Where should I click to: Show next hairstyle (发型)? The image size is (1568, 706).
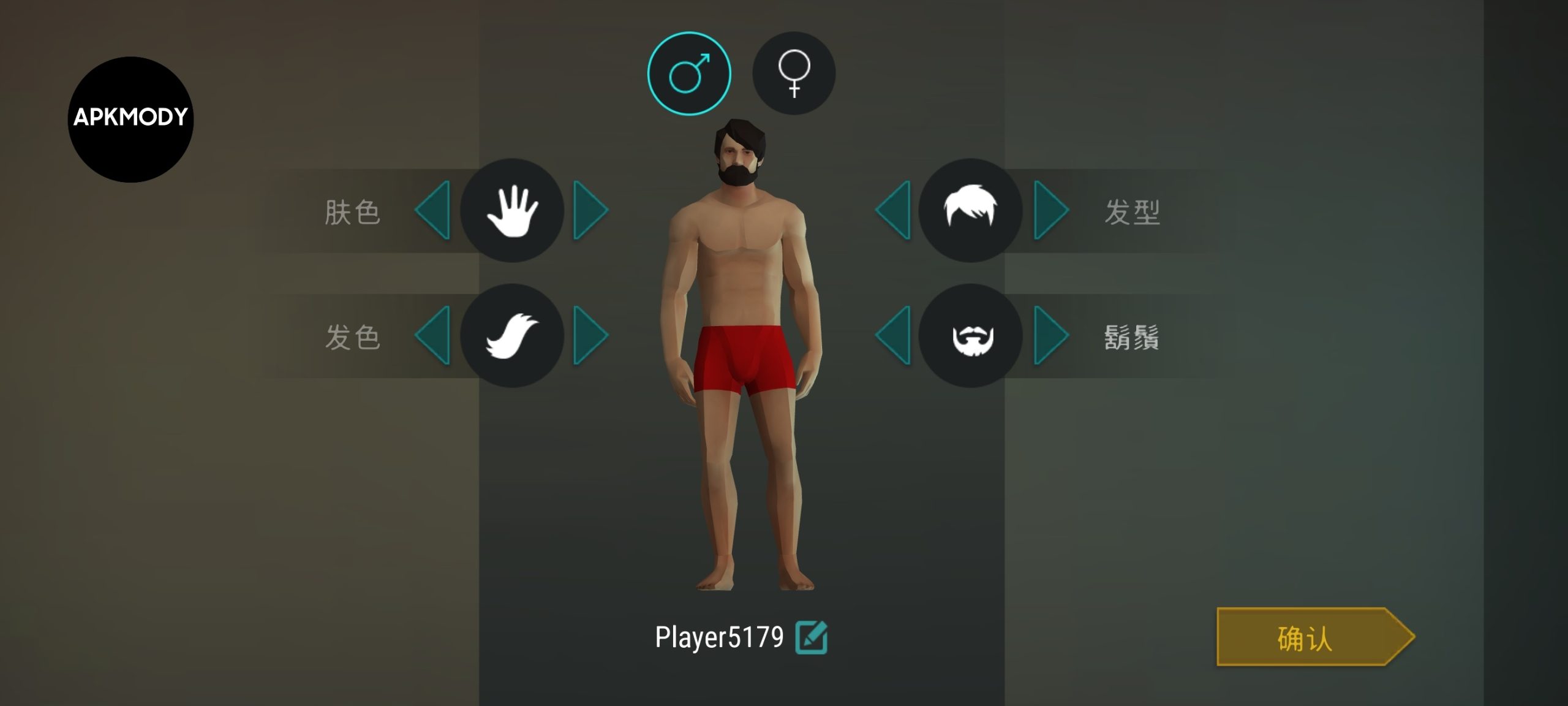pyautogui.click(x=1050, y=210)
